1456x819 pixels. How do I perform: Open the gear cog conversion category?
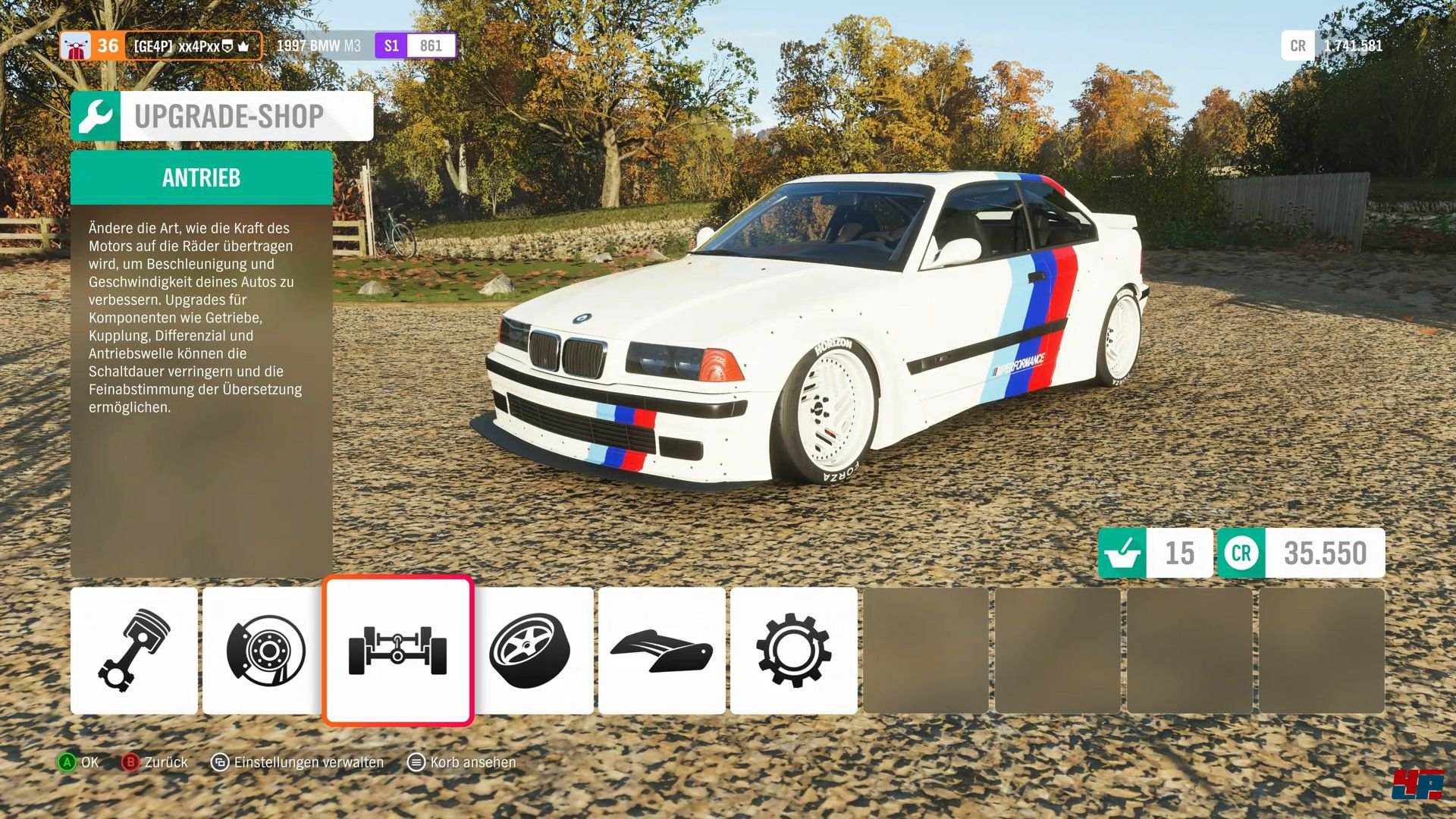pos(793,650)
